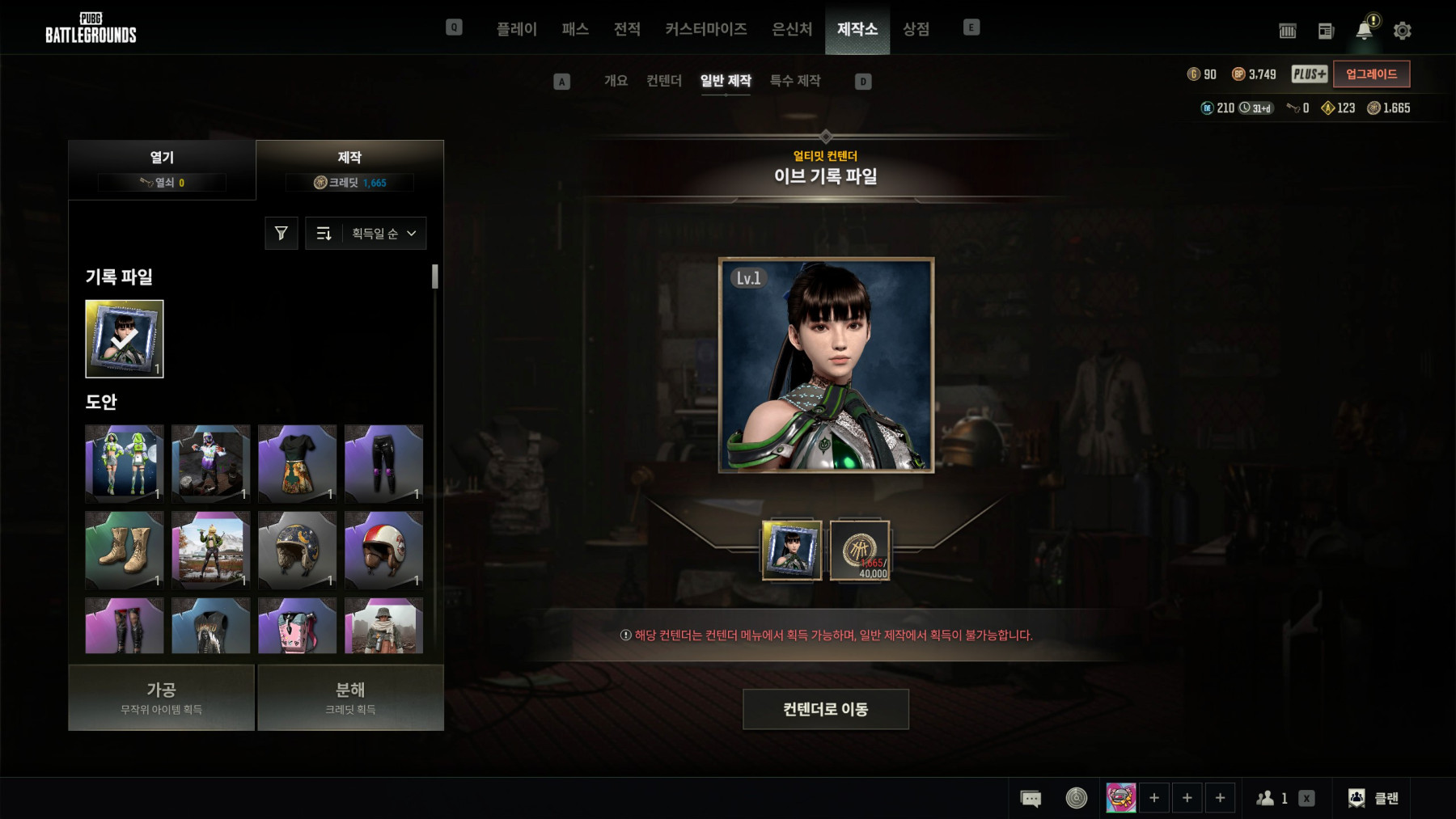The height and width of the screenshot is (819, 1456).
Task: Select the 특수 제작 sub-tab
Action: tap(794, 81)
